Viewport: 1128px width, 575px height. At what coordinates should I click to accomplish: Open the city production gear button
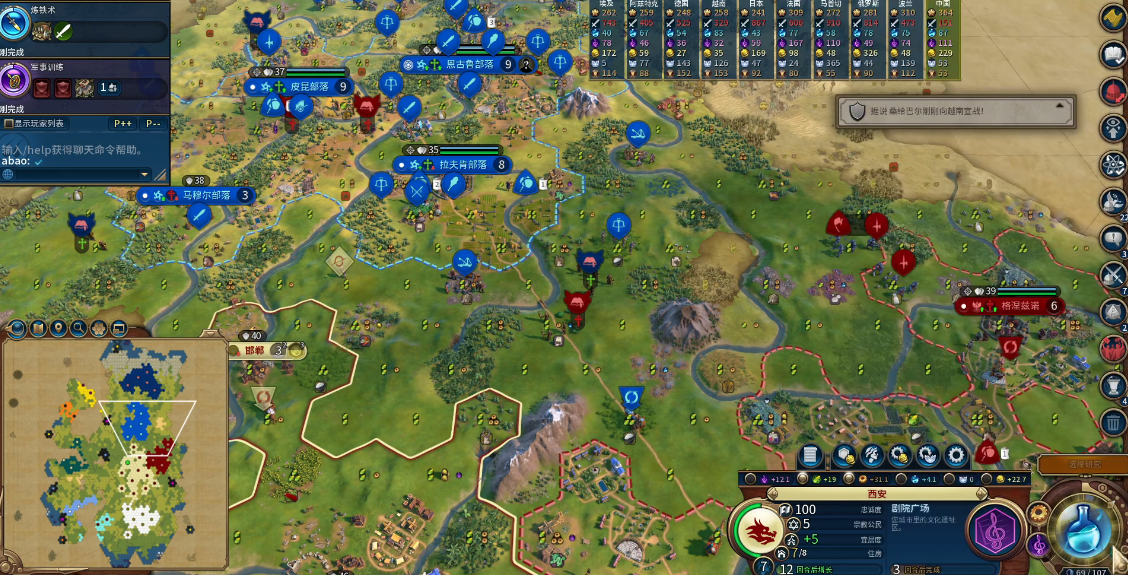[x=957, y=456]
